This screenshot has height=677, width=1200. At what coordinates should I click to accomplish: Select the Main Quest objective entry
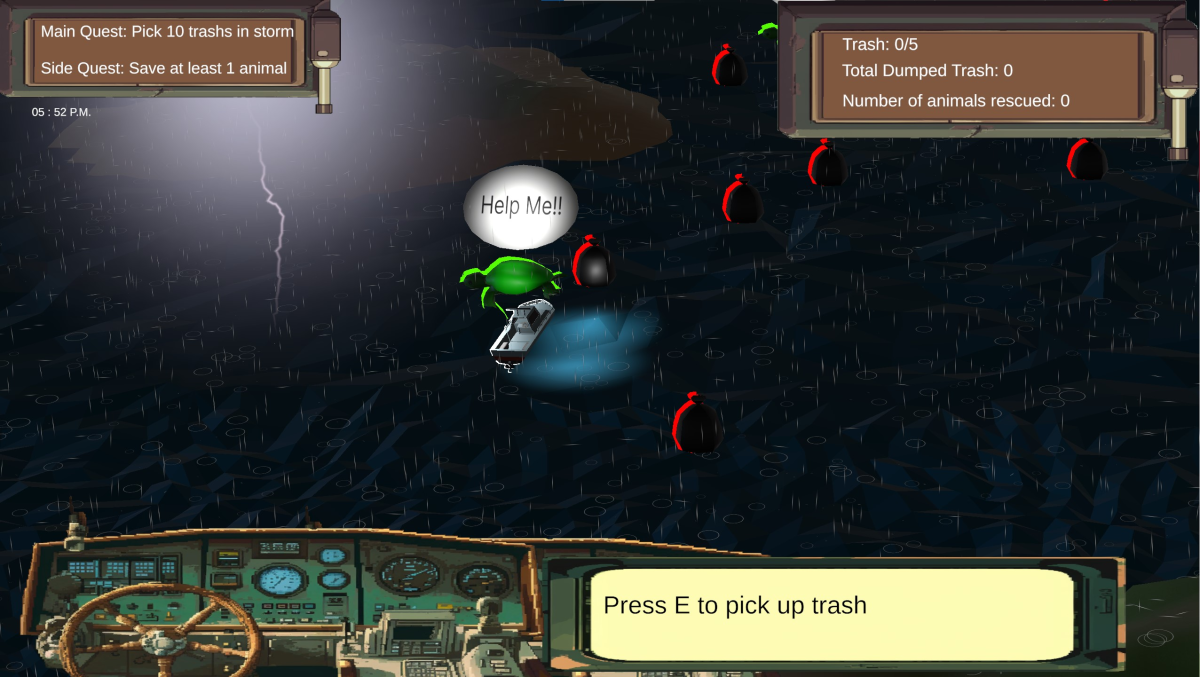tap(167, 32)
